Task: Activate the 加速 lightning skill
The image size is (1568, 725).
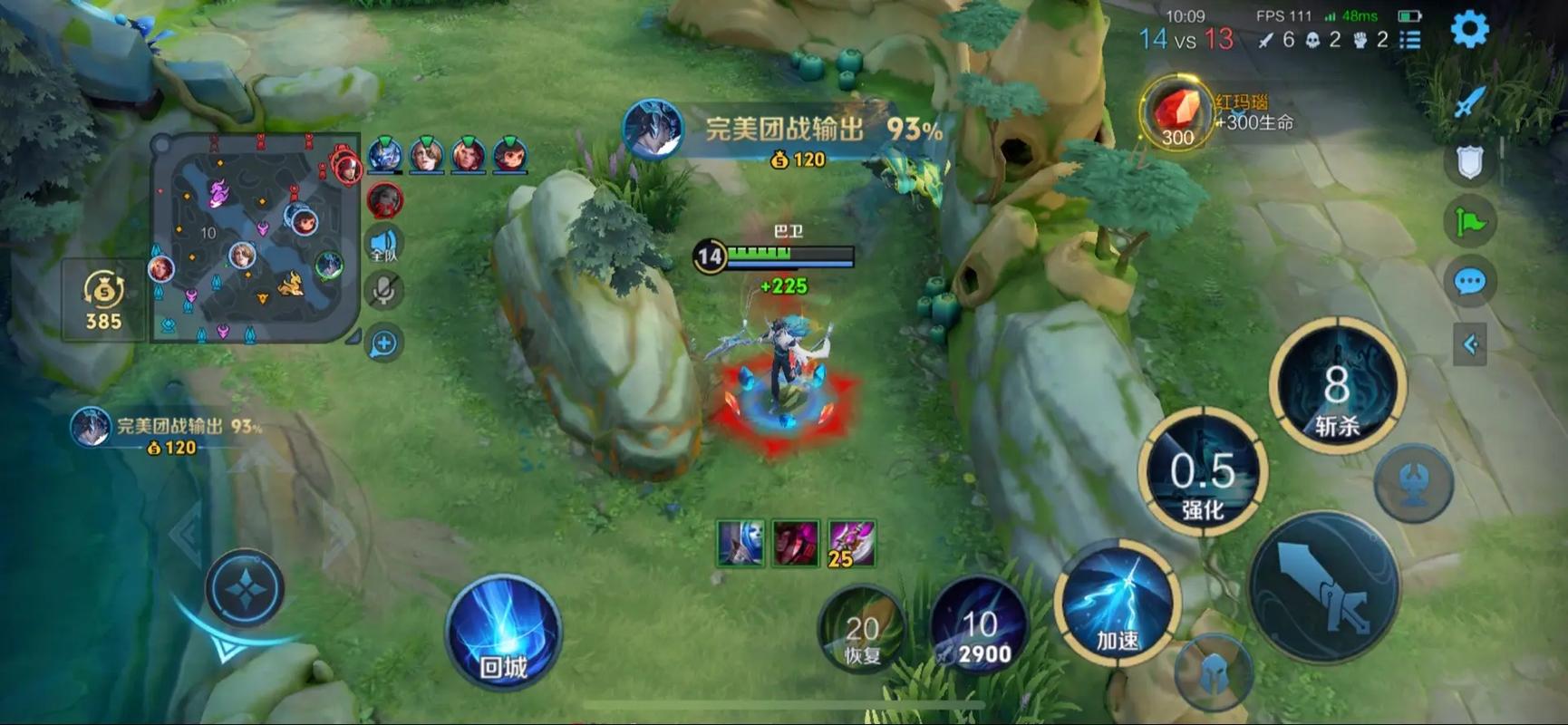Action: click(x=1118, y=604)
